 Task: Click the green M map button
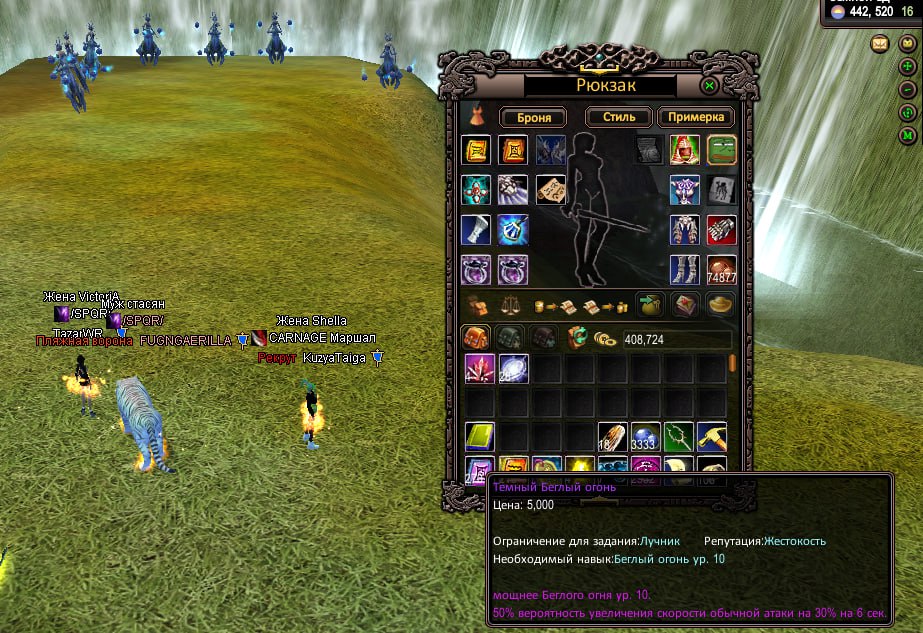pyautogui.click(x=907, y=134)
